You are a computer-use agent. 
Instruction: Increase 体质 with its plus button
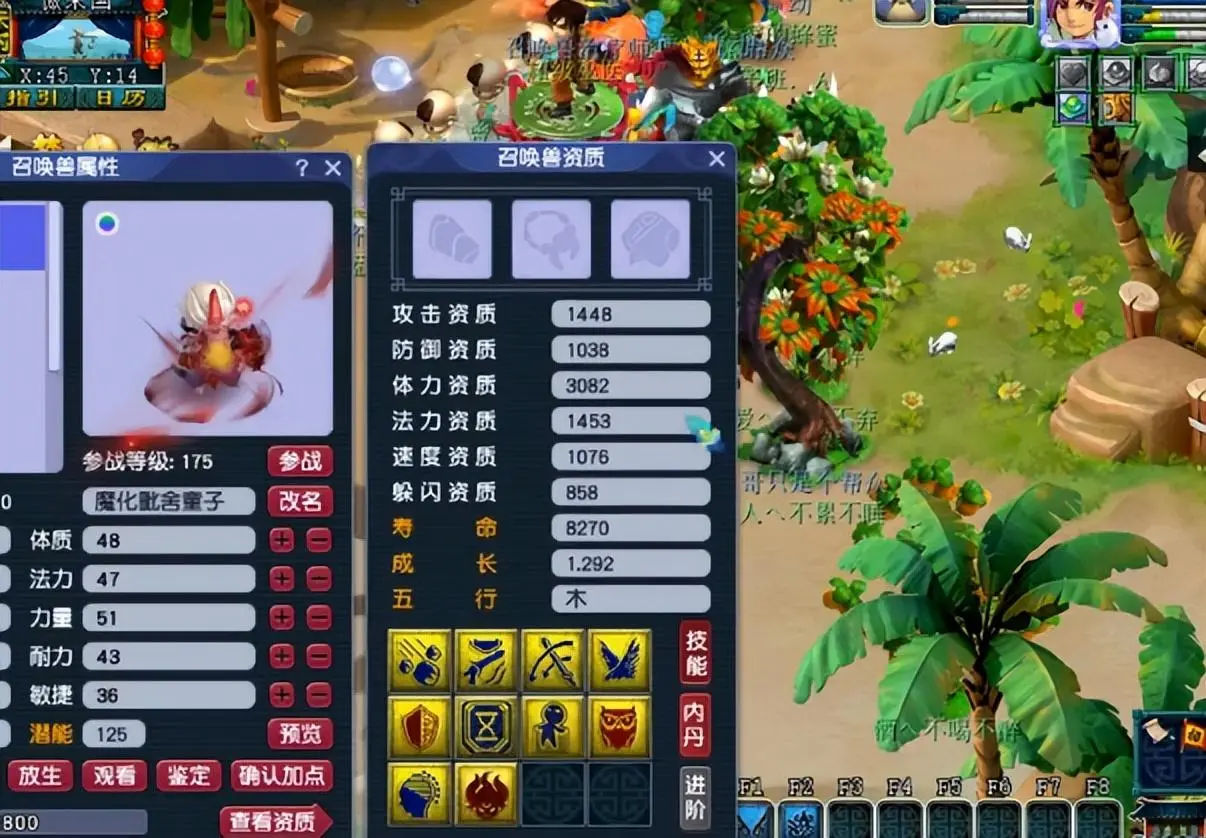coord(282,540)
